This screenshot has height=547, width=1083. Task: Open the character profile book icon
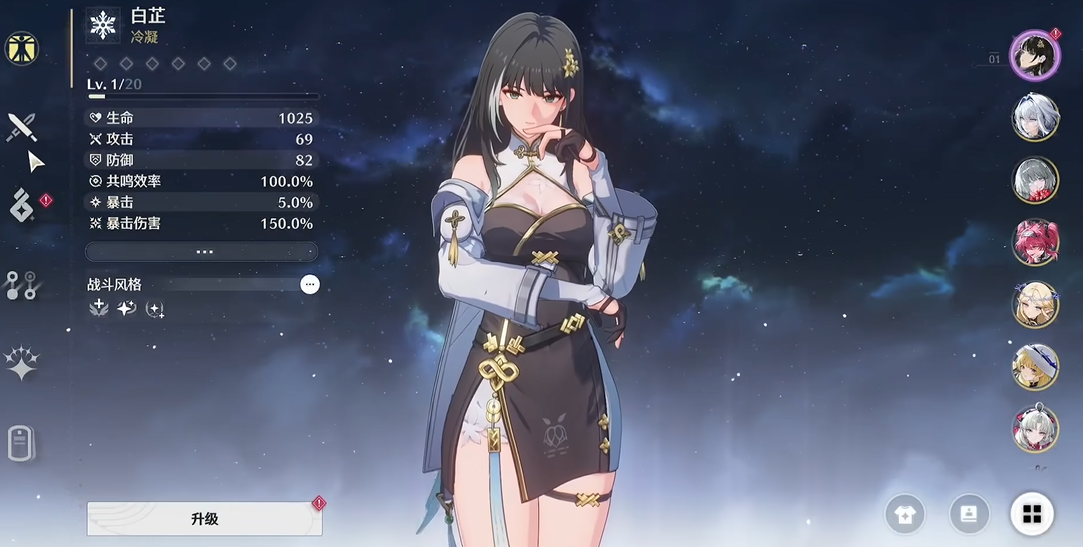(x=968, y=515)
